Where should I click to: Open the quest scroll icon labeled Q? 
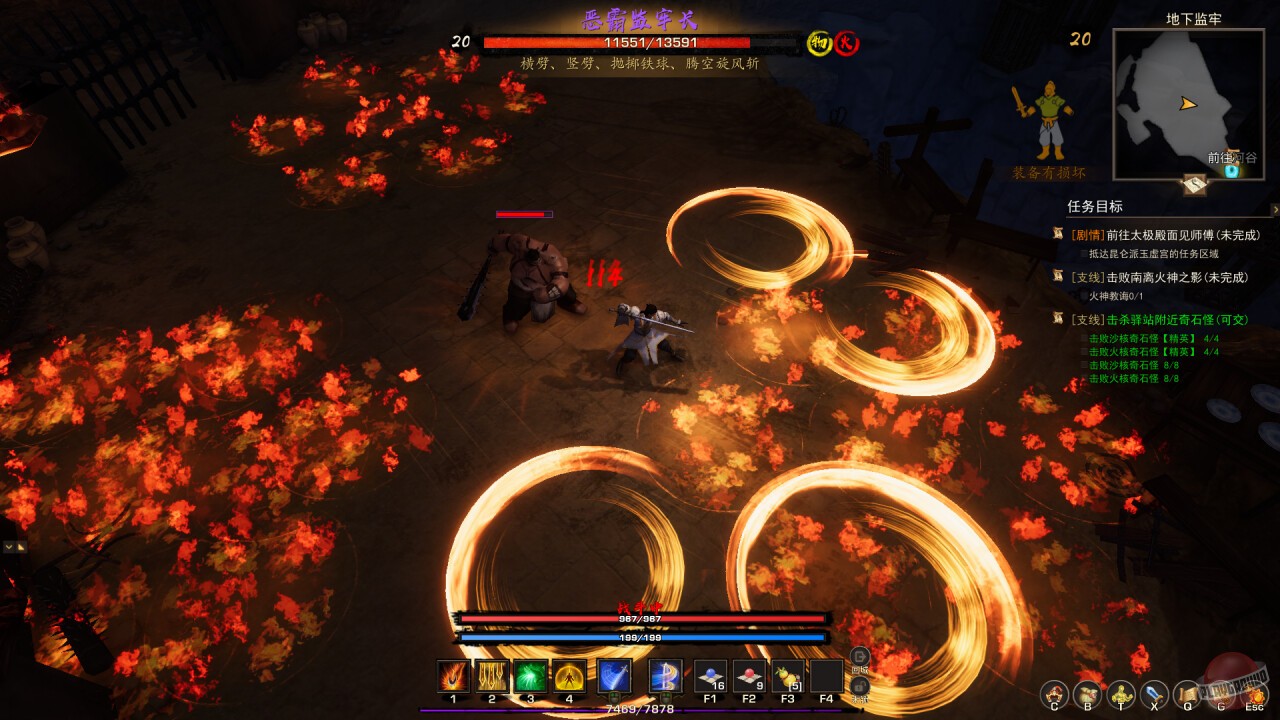1186,694
